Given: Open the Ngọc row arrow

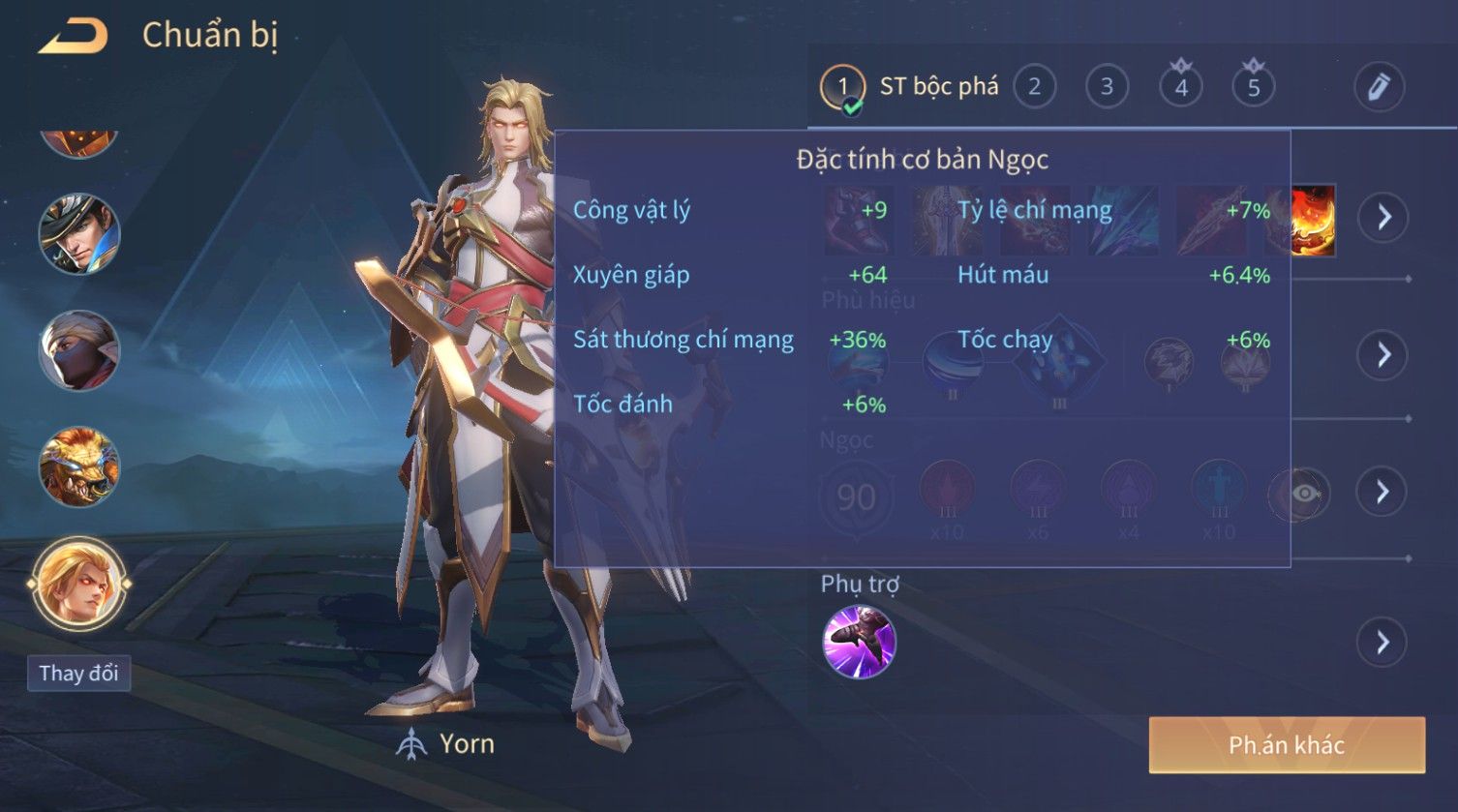Looking at the screenshot, I should tap(1382, 492).
